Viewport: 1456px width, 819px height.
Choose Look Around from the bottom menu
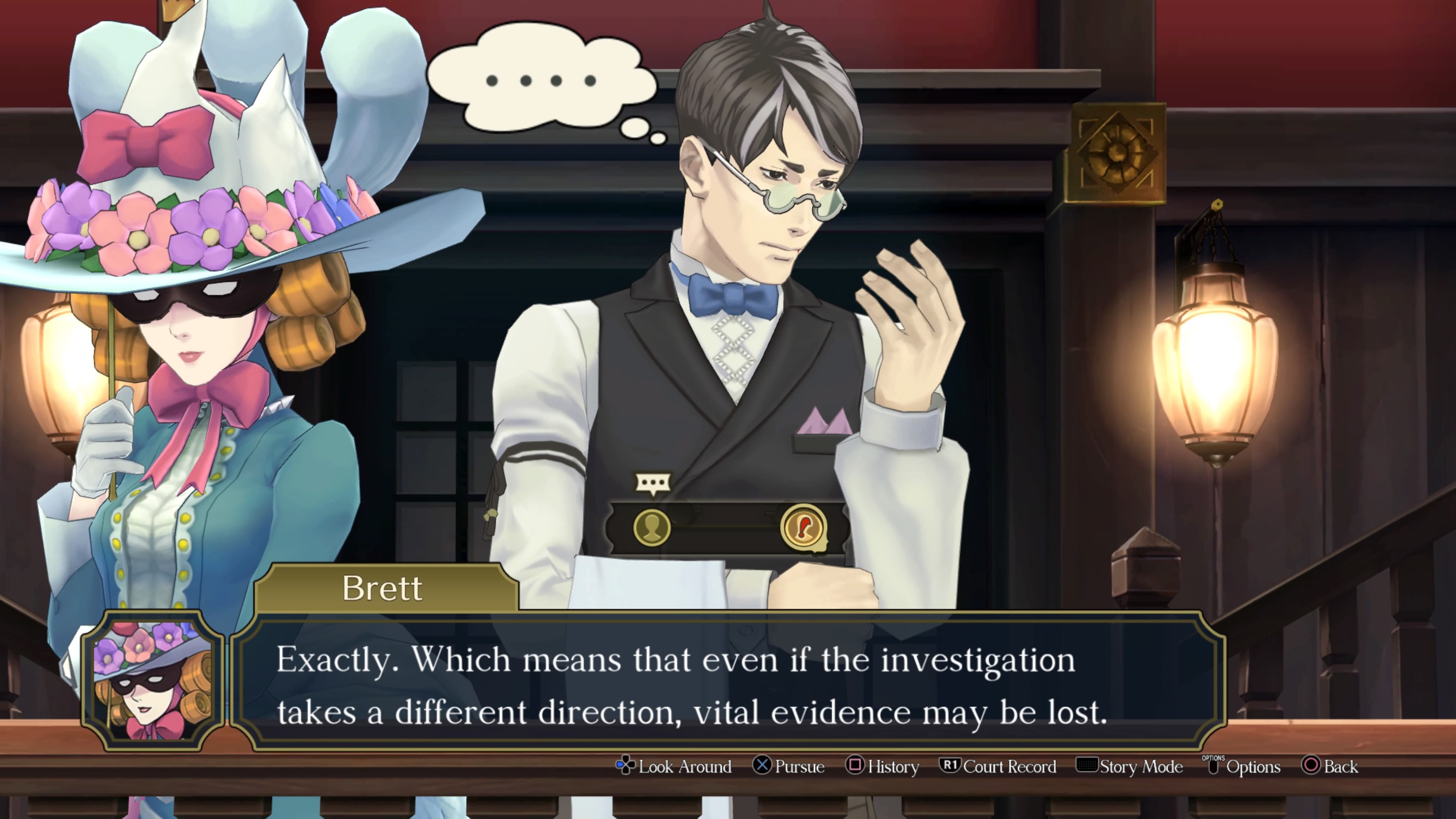click(685, 766)
